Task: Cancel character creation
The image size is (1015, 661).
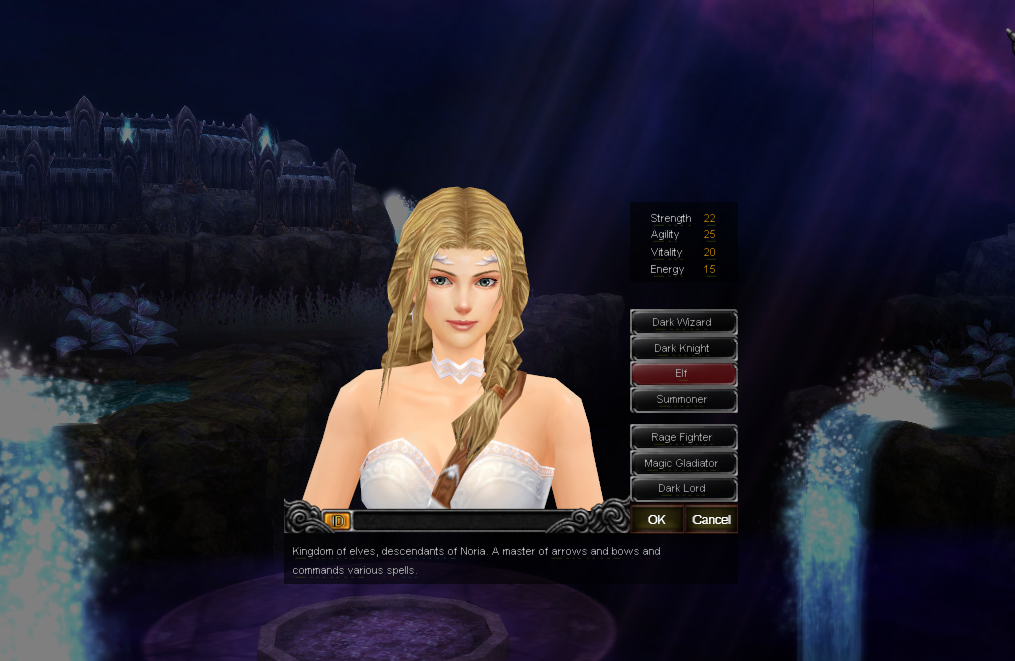Action: [x=711, y=519]
